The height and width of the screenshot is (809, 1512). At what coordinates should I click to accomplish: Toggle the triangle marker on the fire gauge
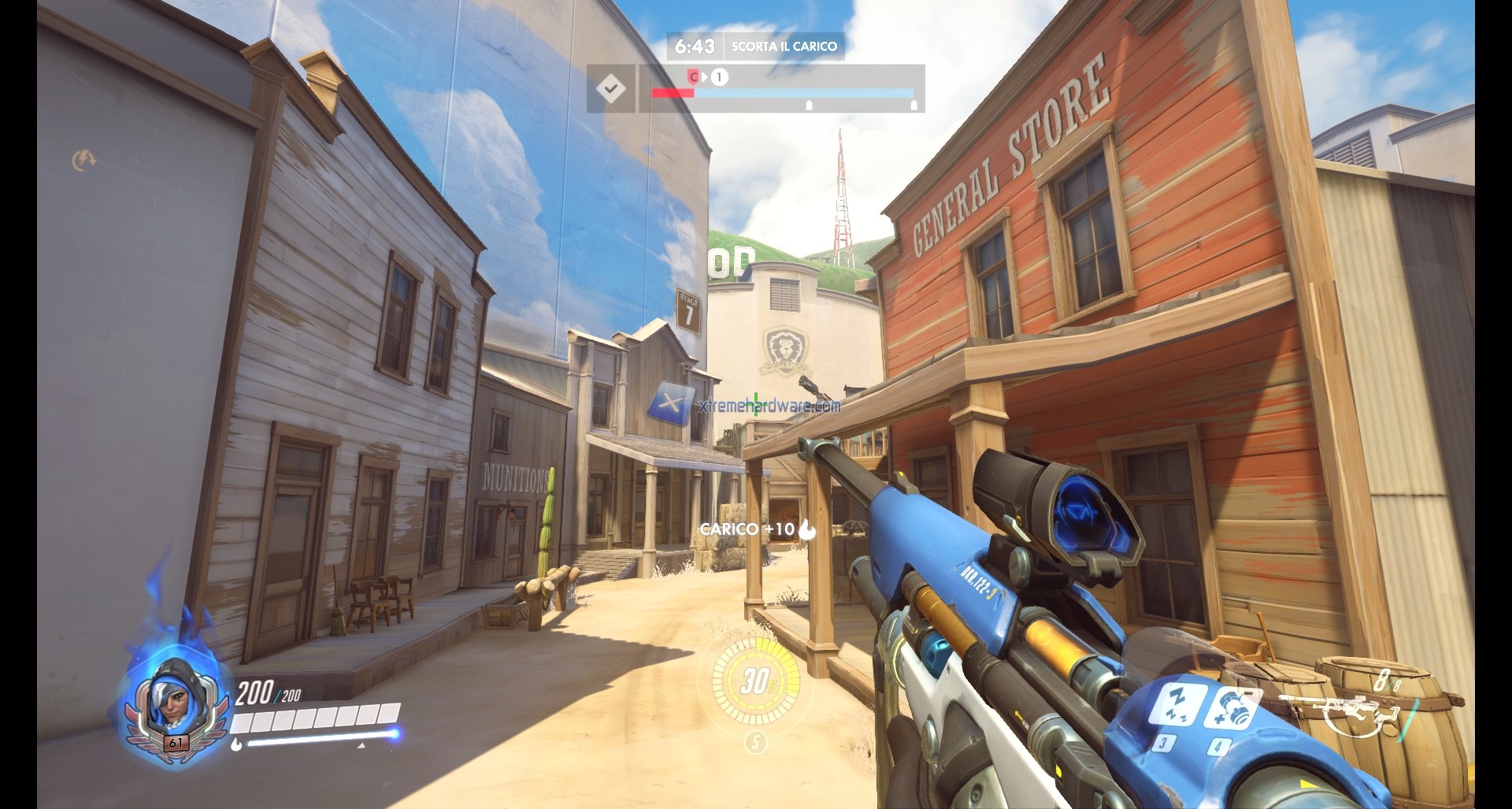pos(361,746)
